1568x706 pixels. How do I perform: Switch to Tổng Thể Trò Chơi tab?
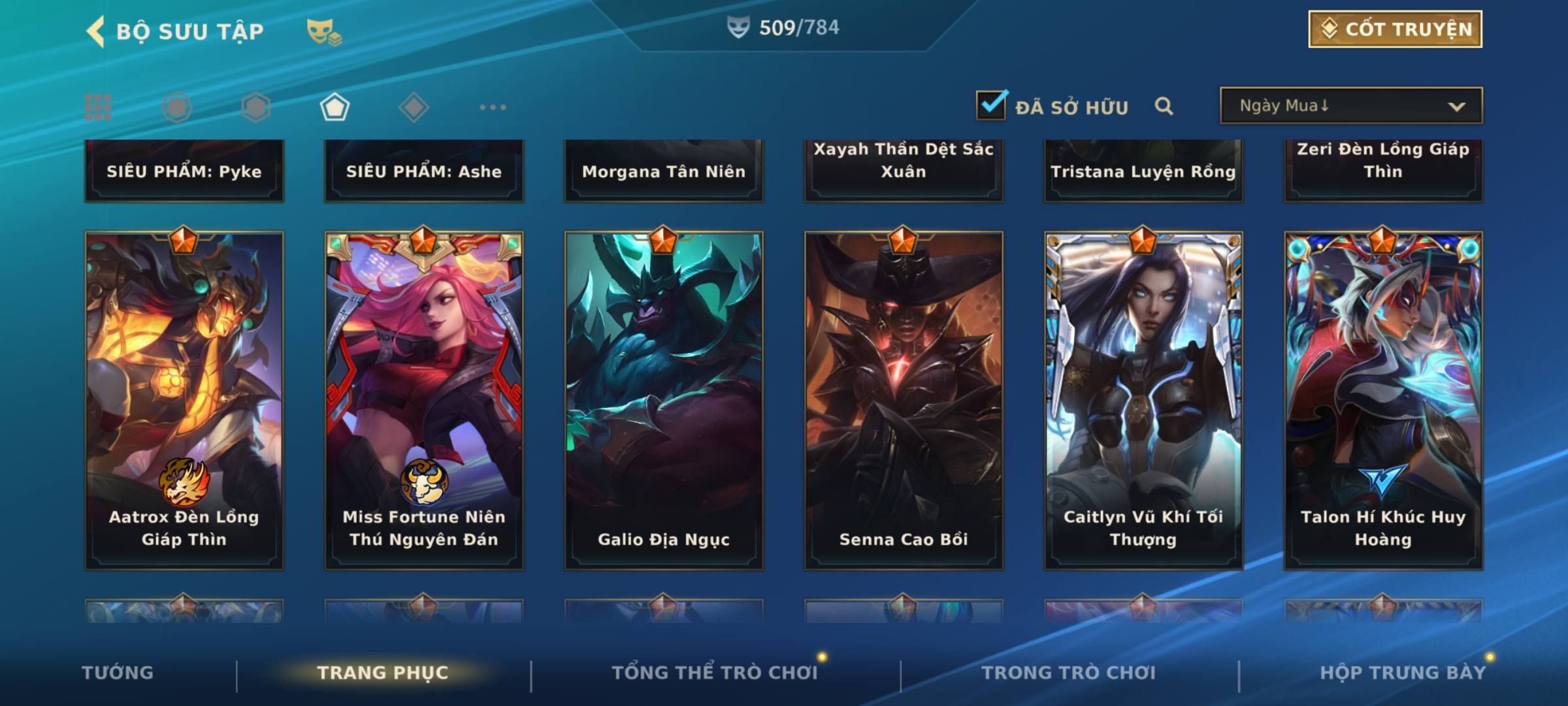click(x=715, y=673)
